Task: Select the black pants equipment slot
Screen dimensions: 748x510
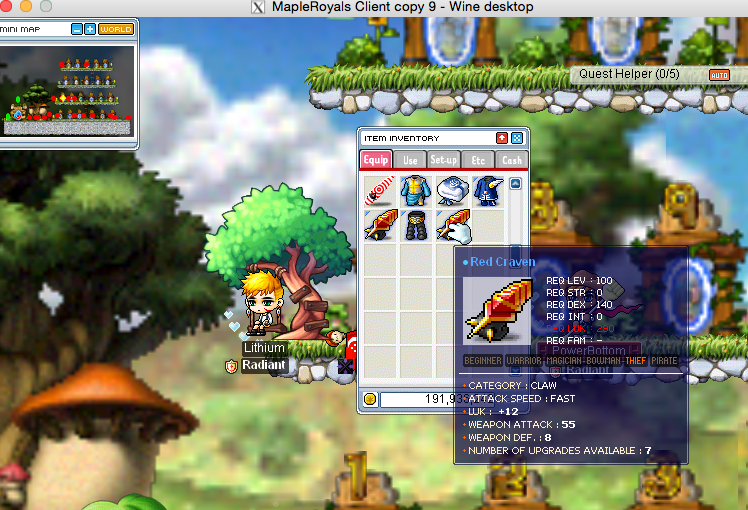Action: tap(416, 225)
